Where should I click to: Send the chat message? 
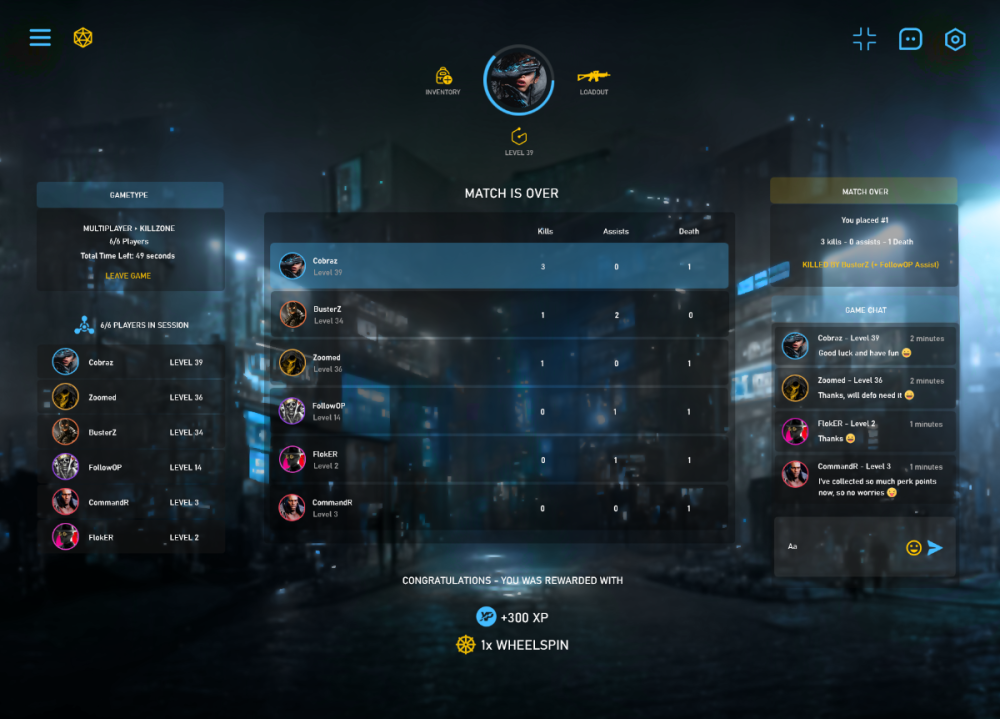(935, 547)
